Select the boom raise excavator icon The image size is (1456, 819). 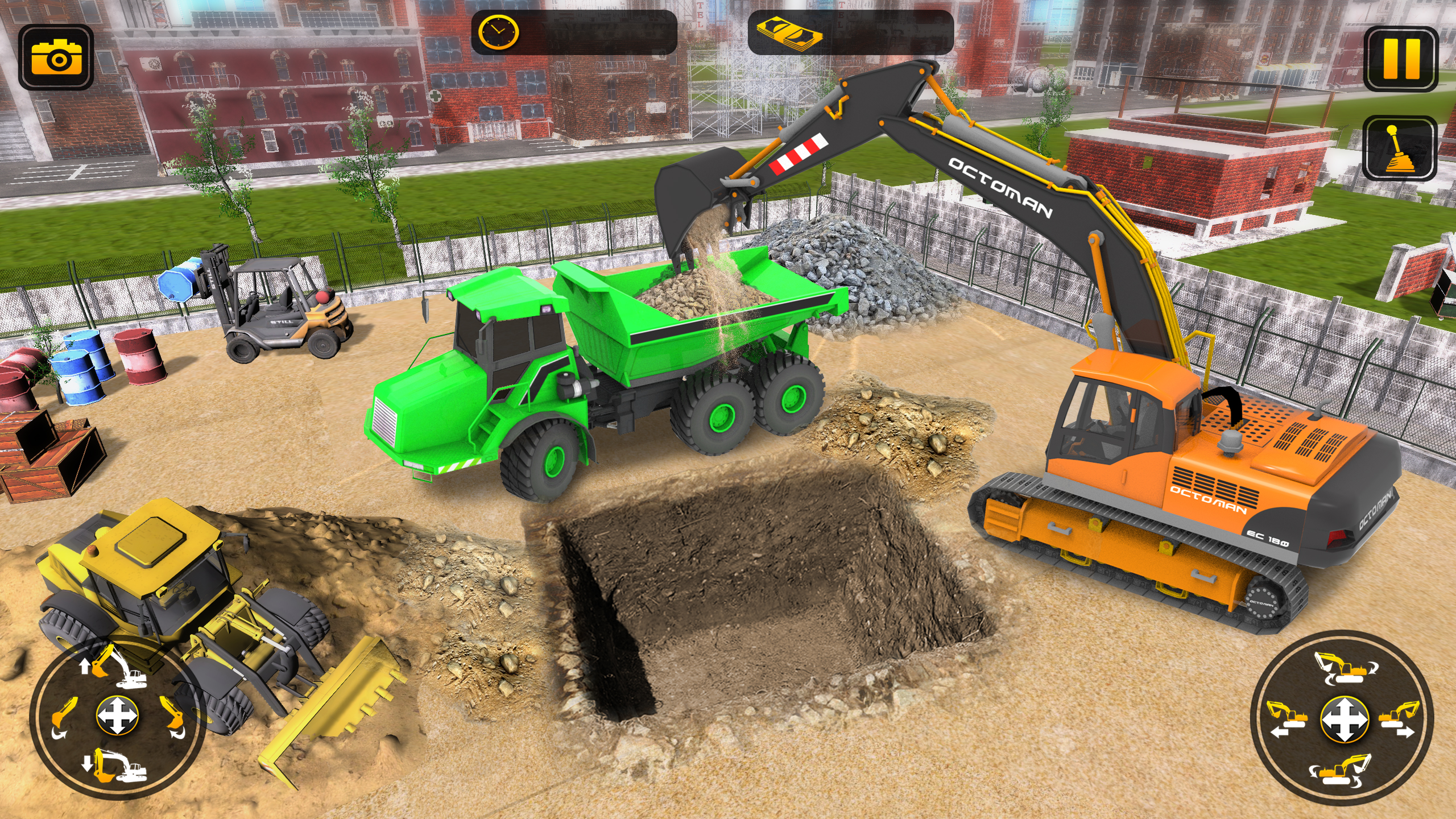pyautogui.click(x=115, y=667)
